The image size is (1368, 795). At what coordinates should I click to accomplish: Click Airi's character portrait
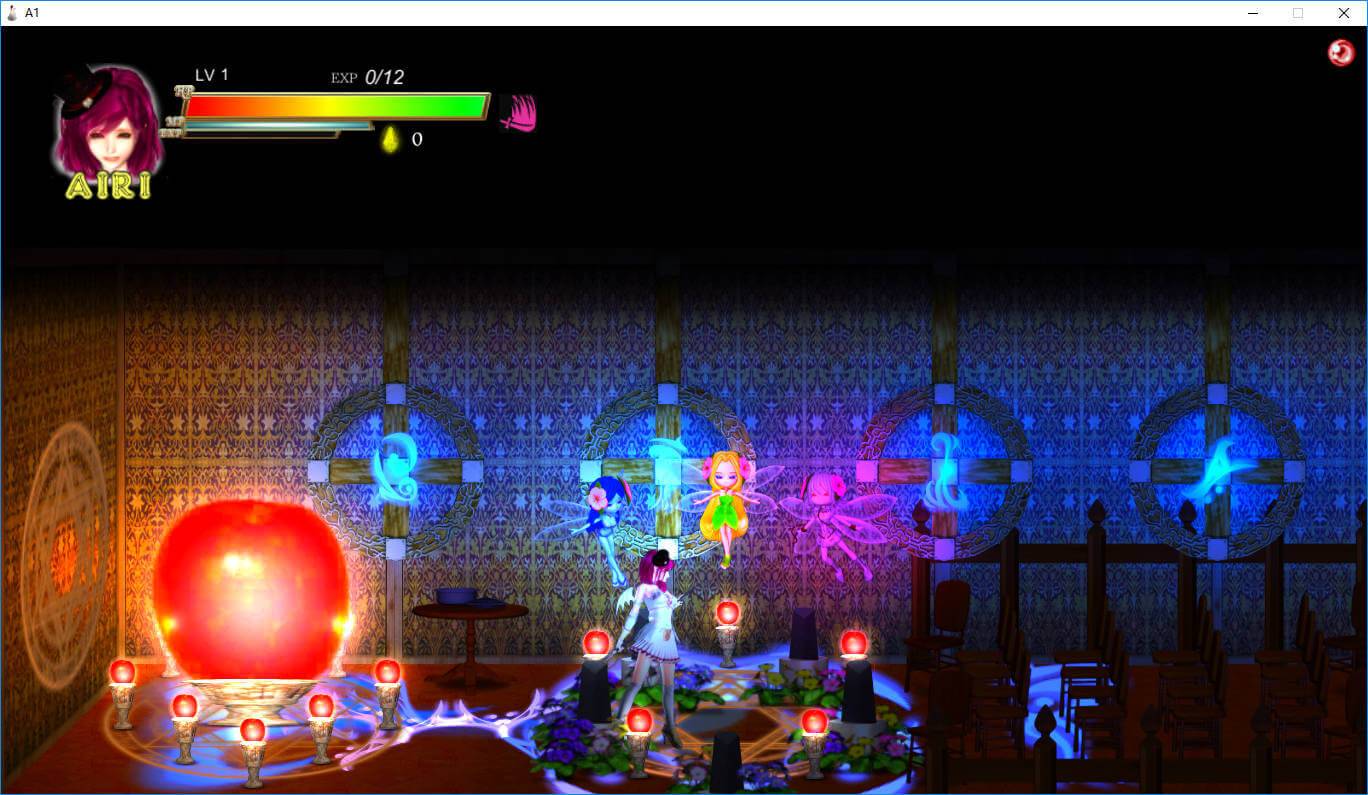click(108, 125)
